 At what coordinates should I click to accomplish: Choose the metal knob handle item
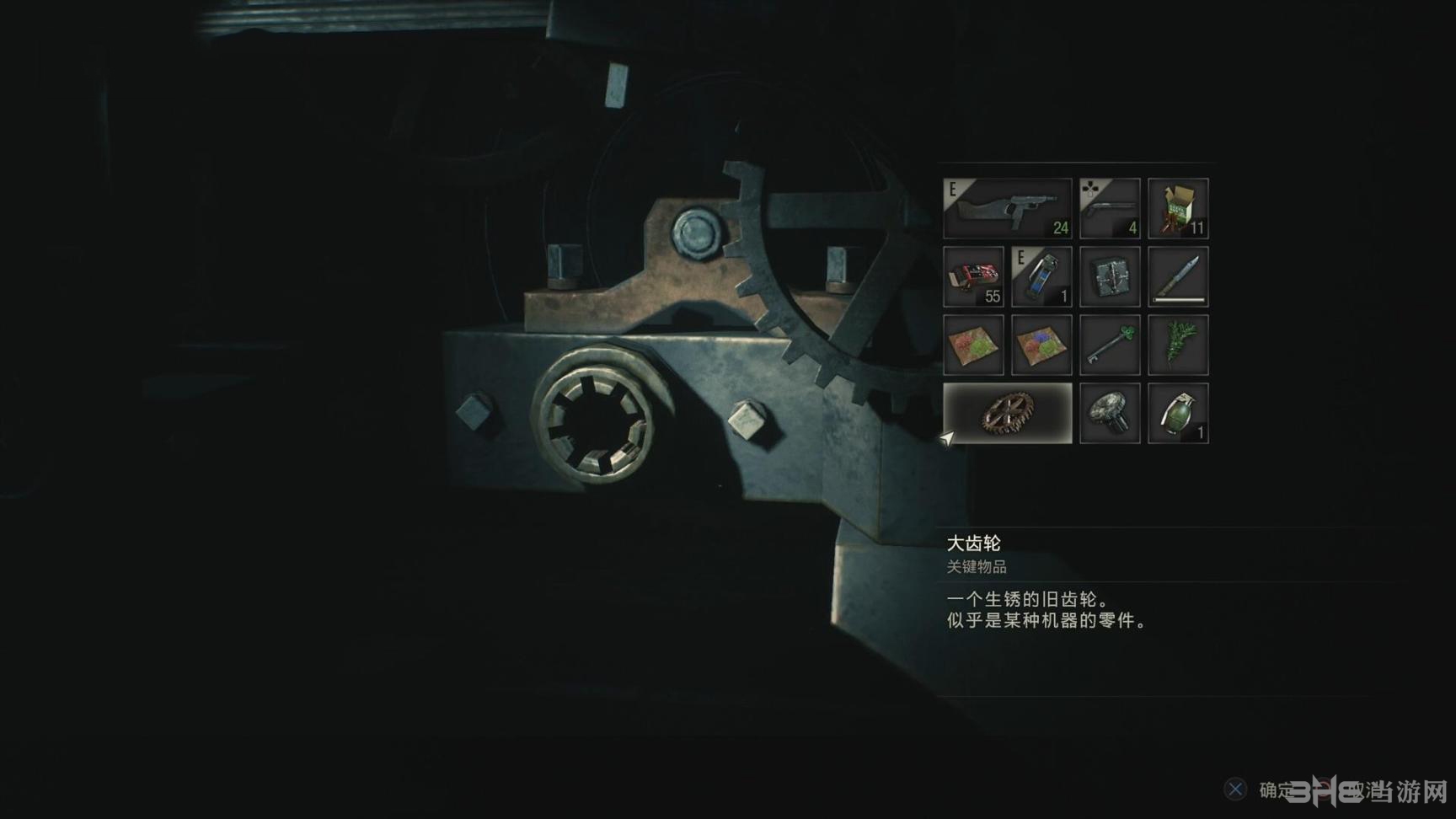(1110, 413)
